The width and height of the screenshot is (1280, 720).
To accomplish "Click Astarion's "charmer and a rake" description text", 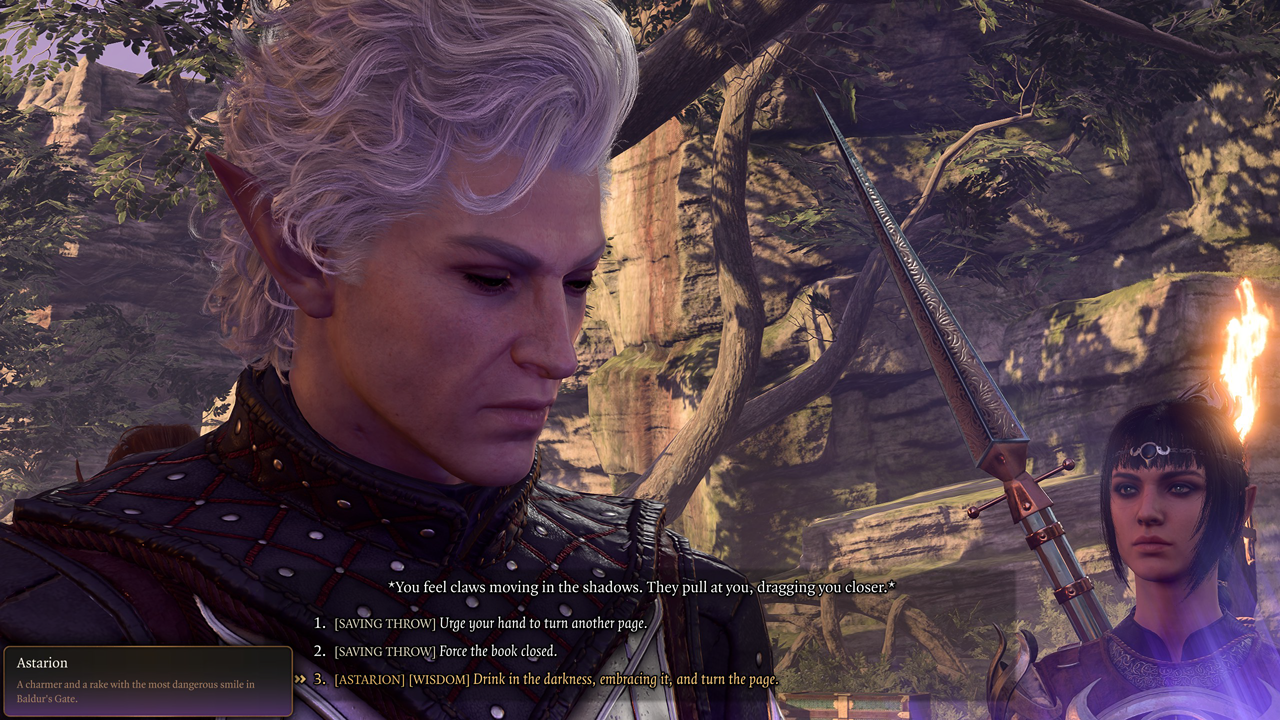I will pos(135,687).
